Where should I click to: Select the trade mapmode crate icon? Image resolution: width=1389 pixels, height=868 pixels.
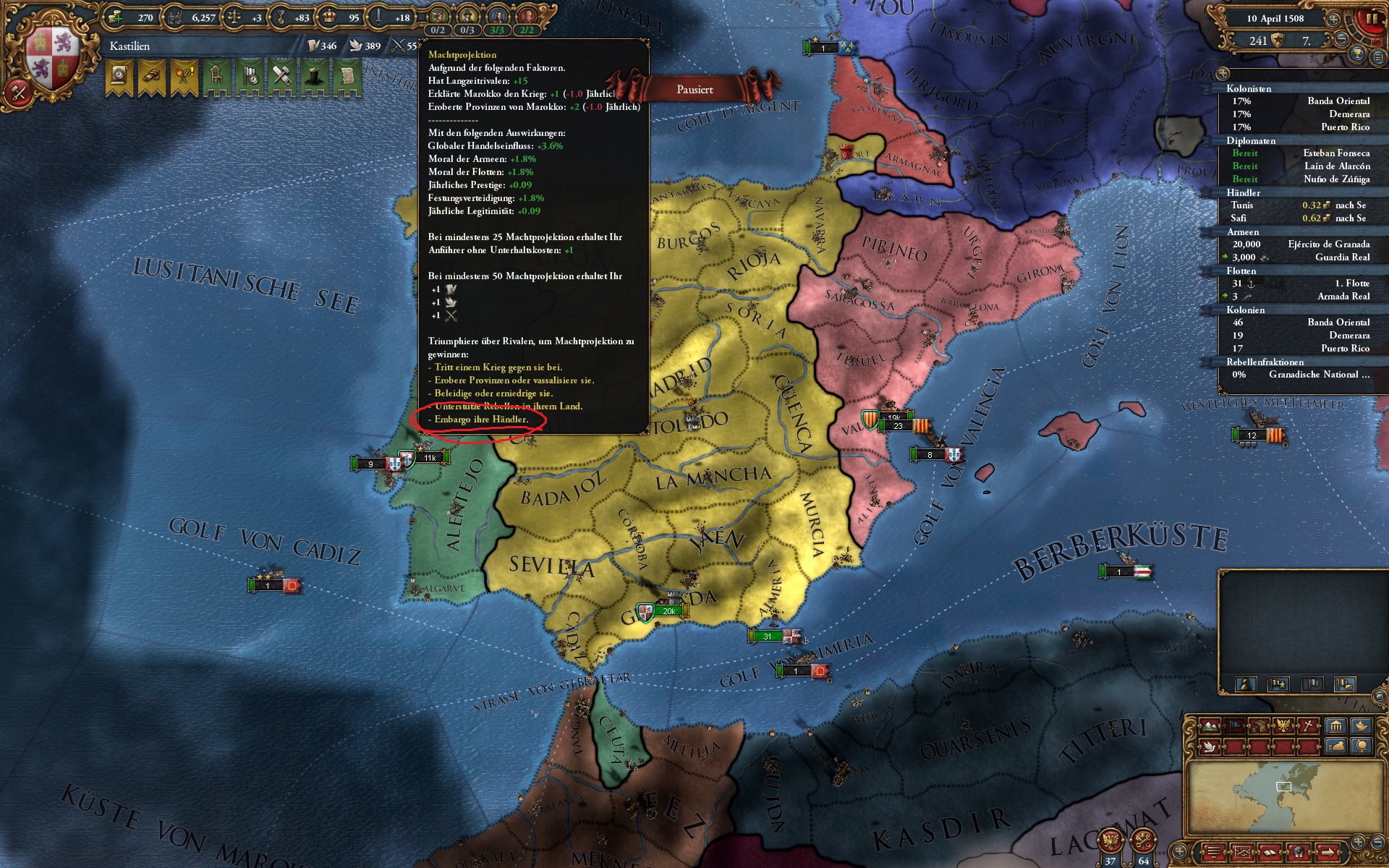tap(1259, 726)
